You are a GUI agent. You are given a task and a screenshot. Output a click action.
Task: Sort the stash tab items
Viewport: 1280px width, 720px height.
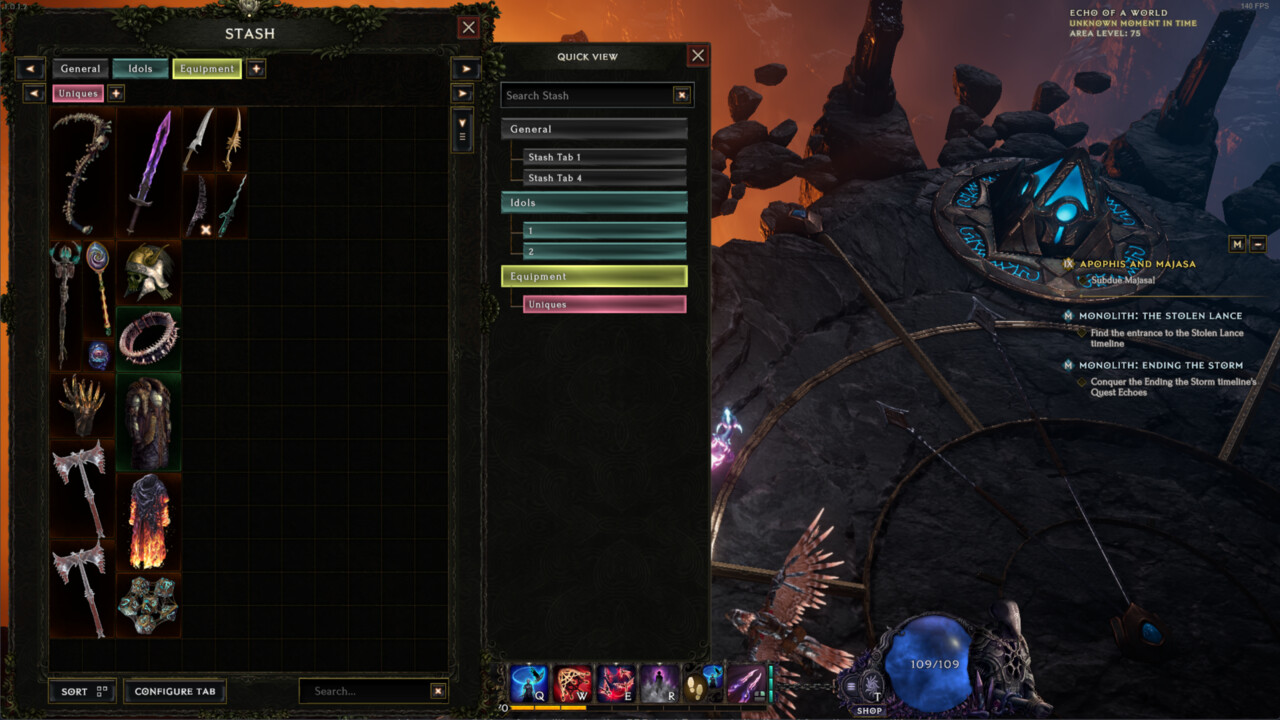pos(82,691)
